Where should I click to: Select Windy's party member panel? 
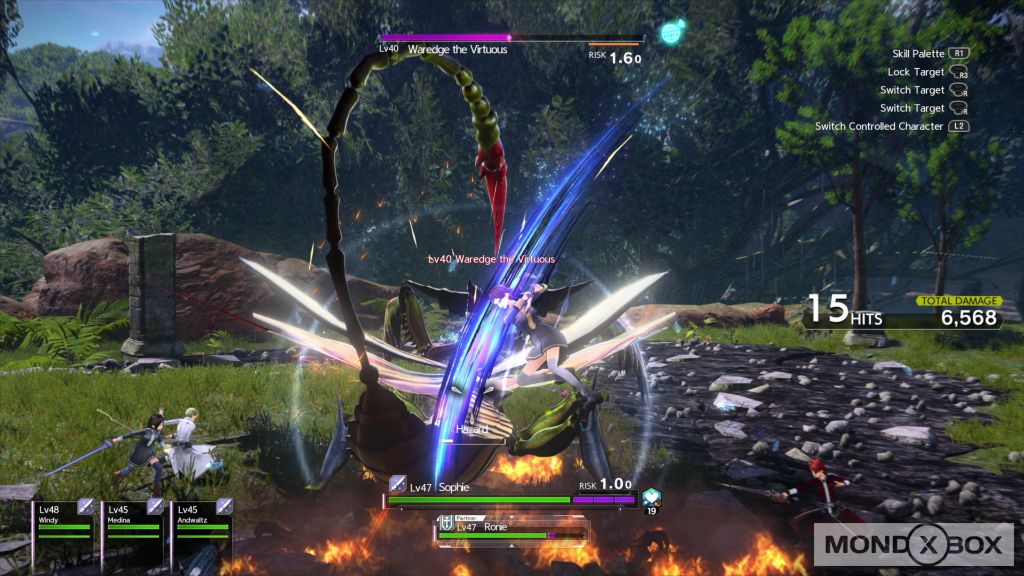(63, 520)
